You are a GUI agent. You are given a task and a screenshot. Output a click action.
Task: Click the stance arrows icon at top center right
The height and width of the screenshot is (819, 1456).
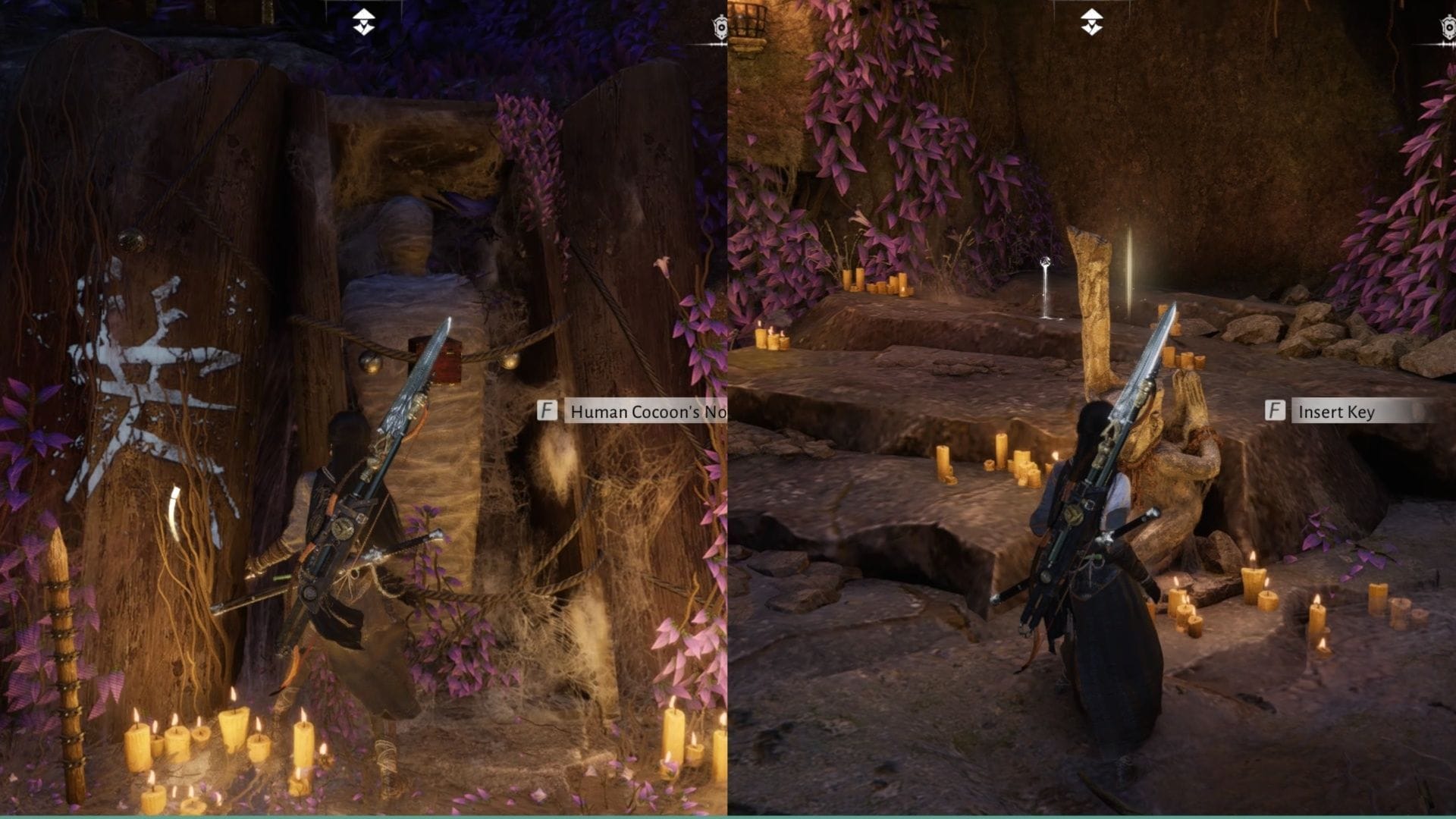tap(1092, 21)
